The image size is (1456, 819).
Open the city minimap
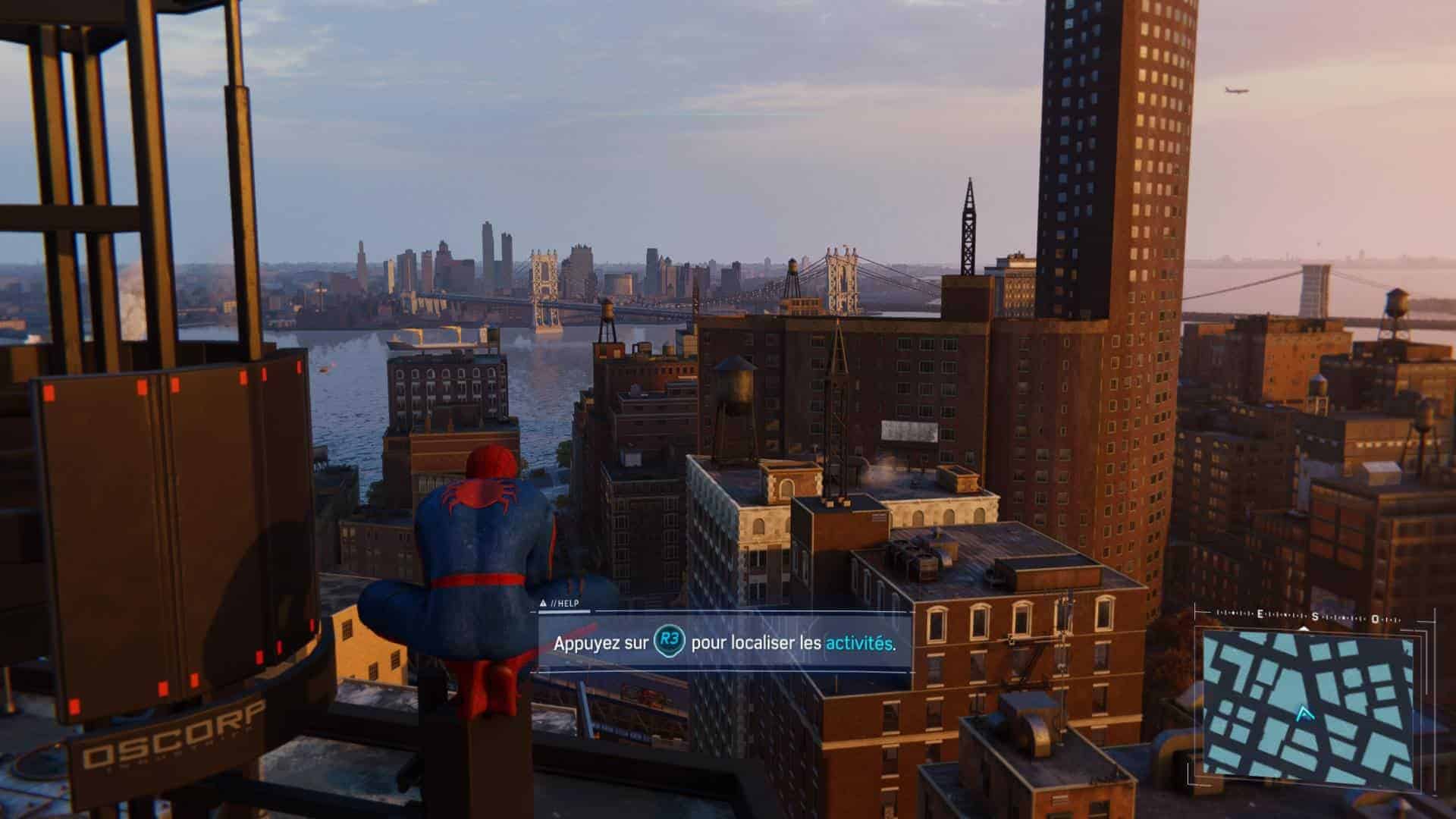click(1308, 707)
